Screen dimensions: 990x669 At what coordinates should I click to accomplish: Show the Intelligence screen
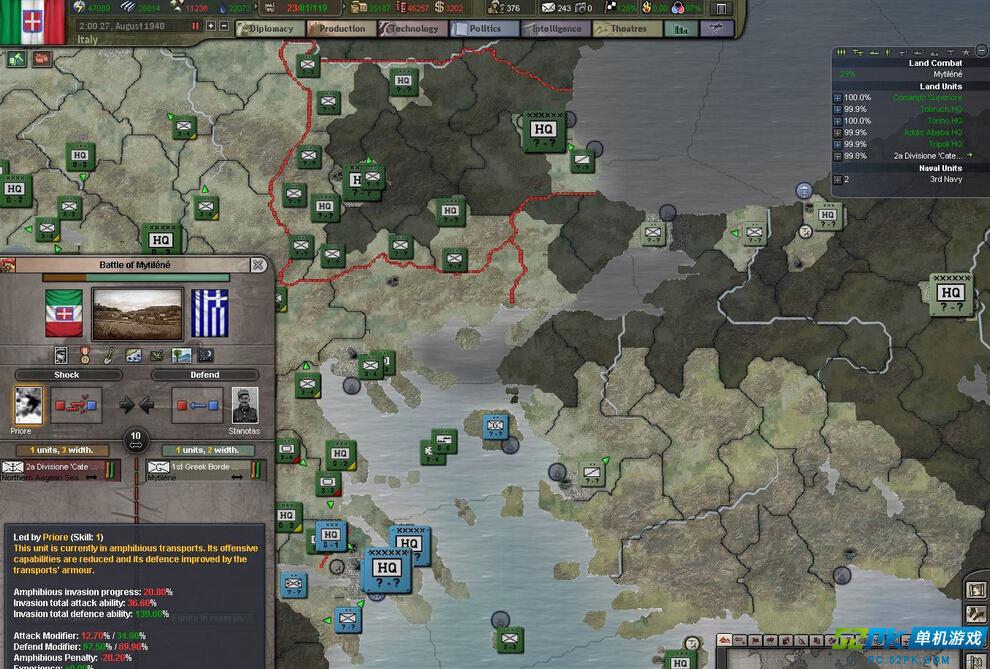coord(556,29)
